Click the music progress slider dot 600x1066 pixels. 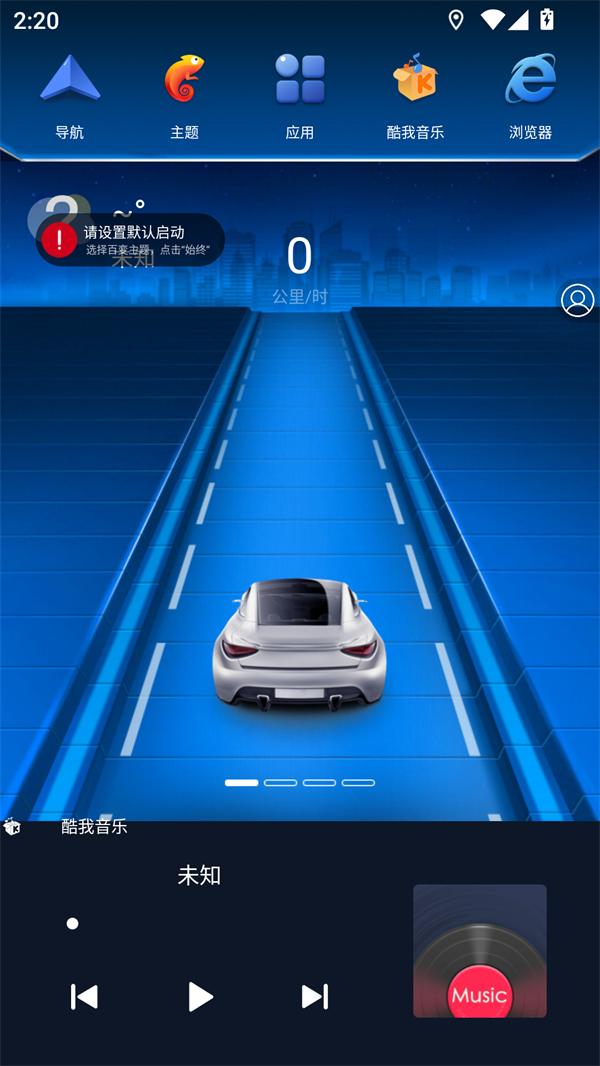[x=73, y=924]
